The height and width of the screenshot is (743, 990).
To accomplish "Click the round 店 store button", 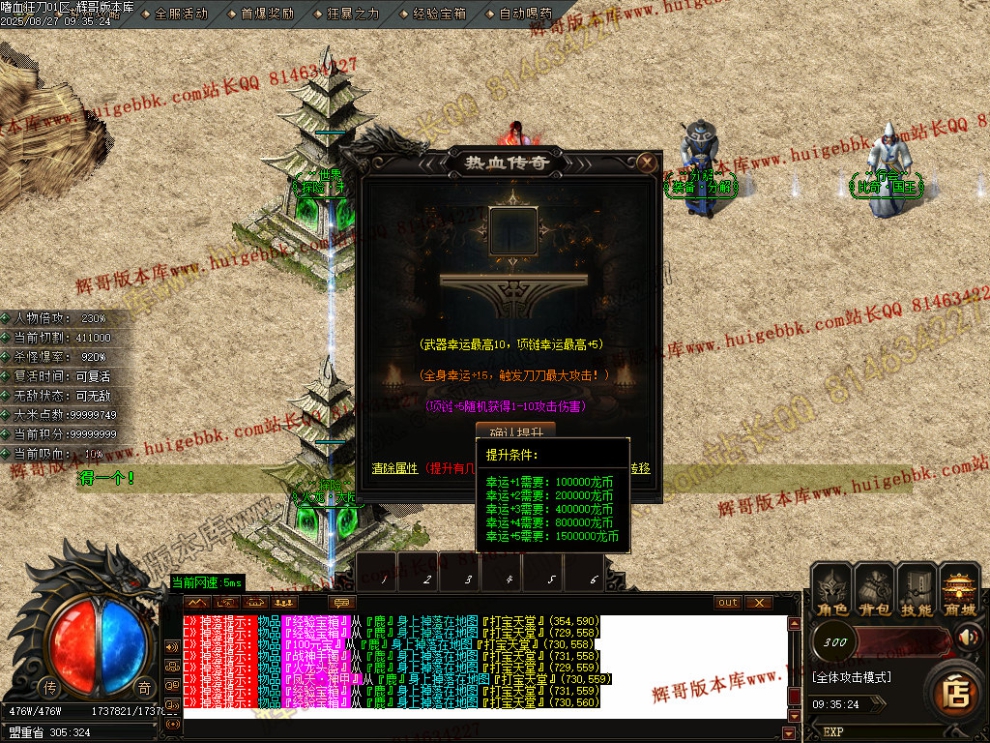I will [956, 692].
